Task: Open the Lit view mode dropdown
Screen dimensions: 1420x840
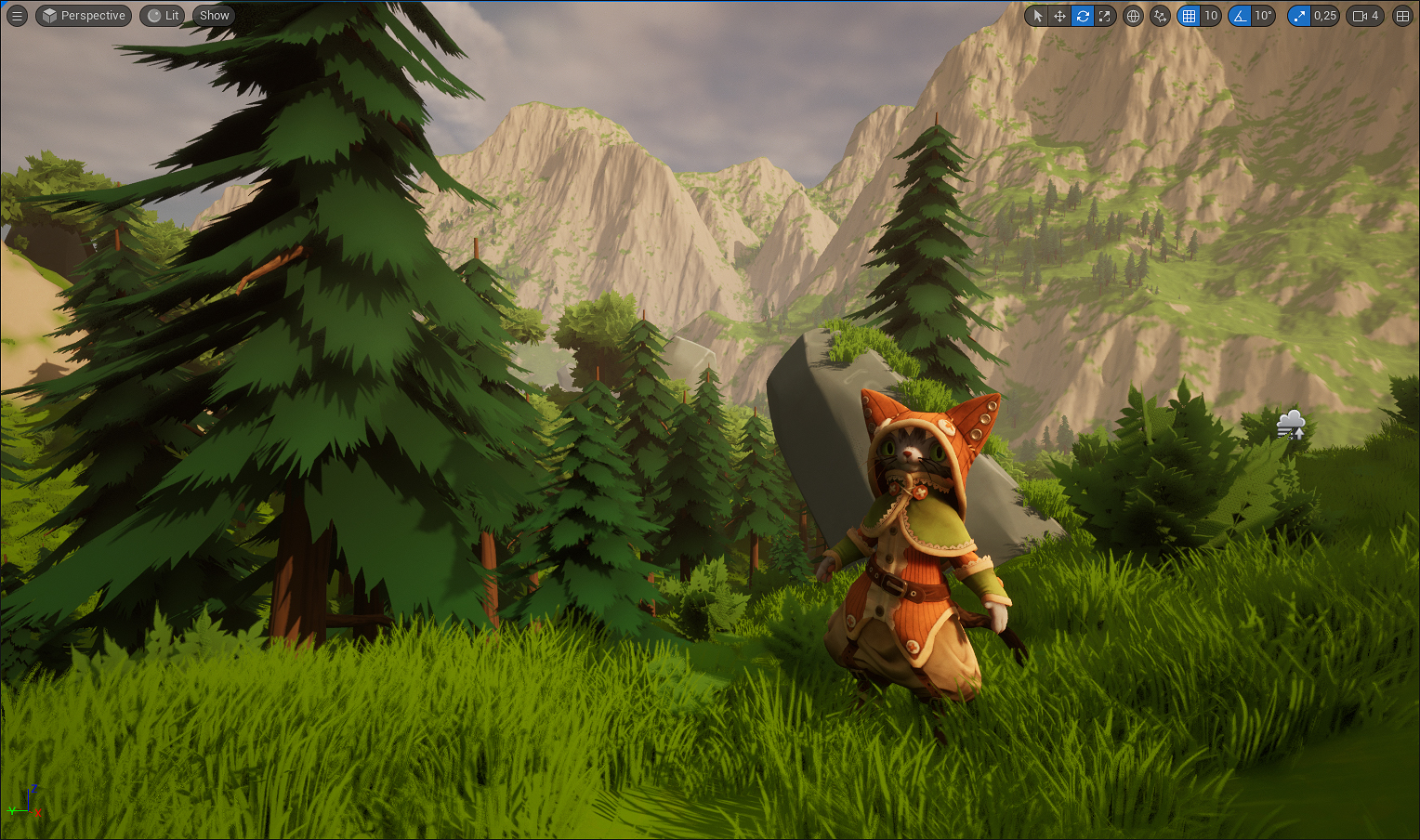Action: pos(162,15)
